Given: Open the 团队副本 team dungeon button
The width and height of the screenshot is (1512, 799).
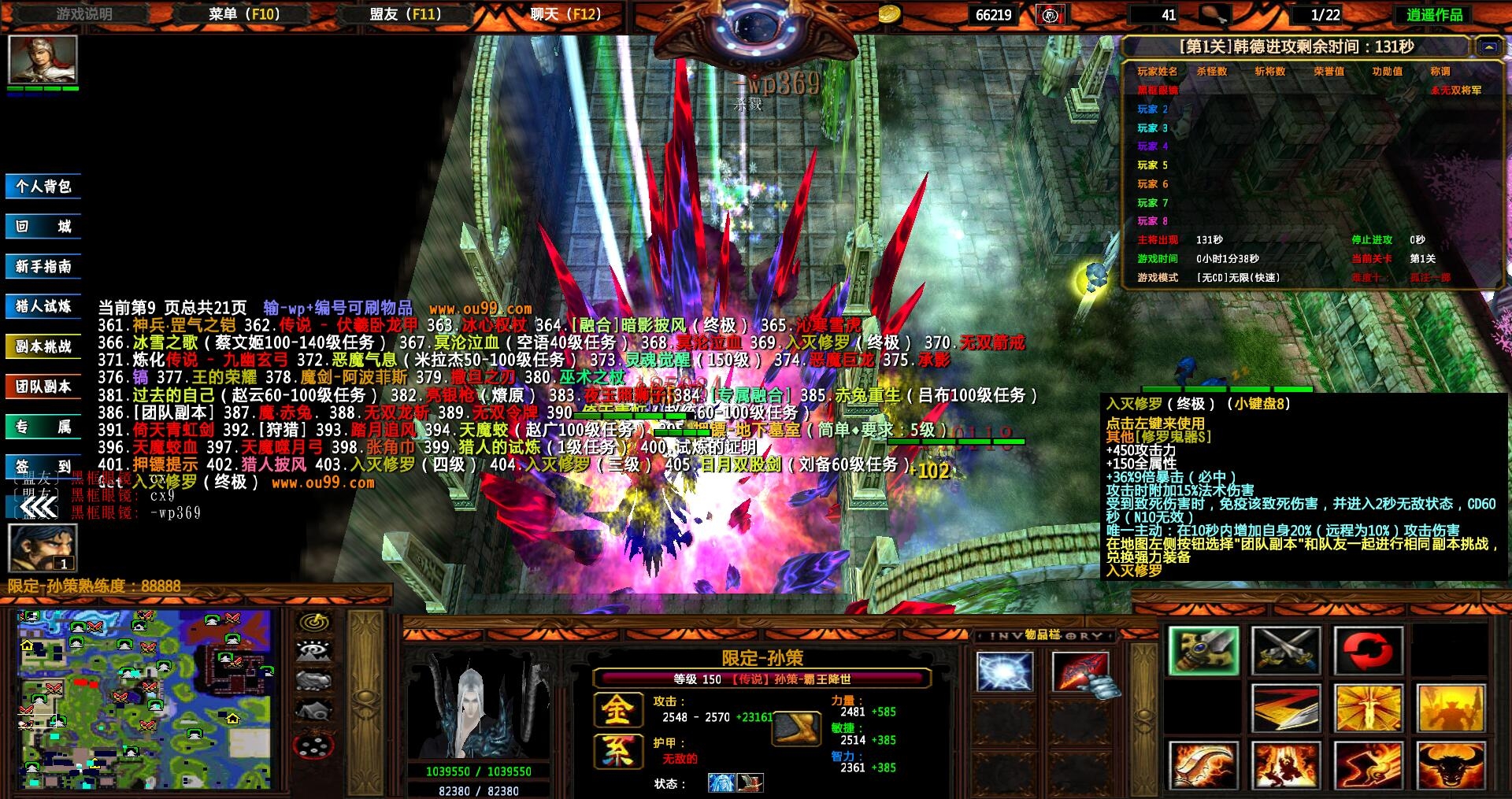Looking at the screenshot, I should pos(43,387).
